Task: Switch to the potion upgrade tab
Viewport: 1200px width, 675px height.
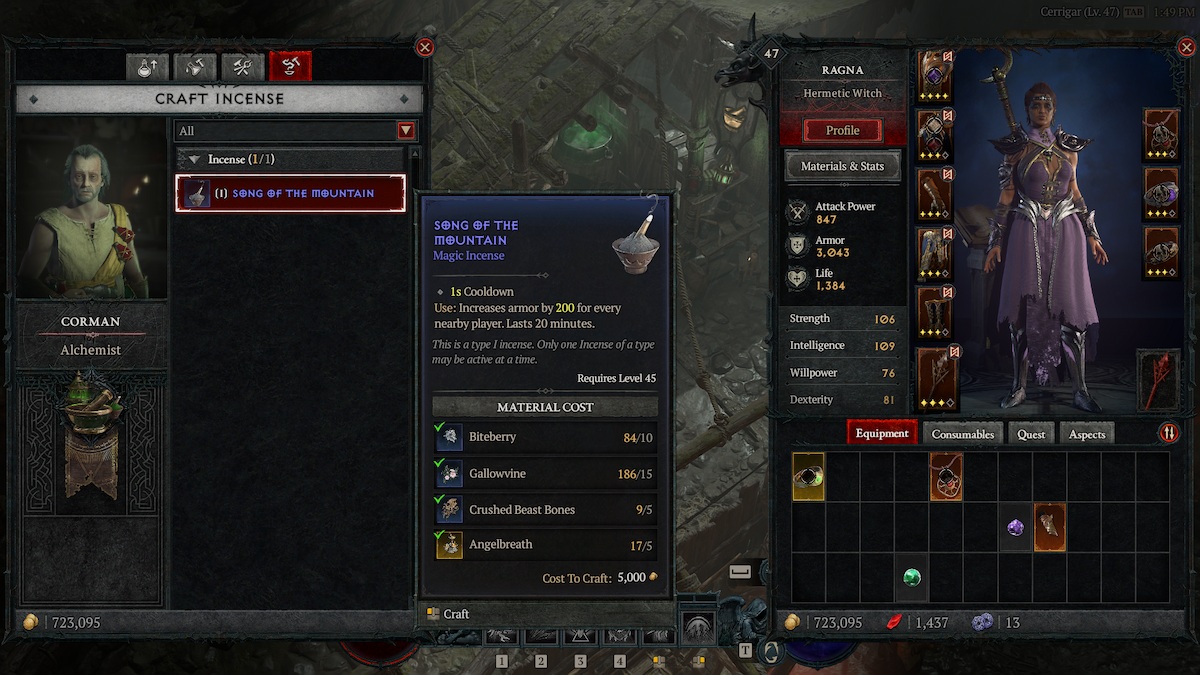Action: point(147,67)
